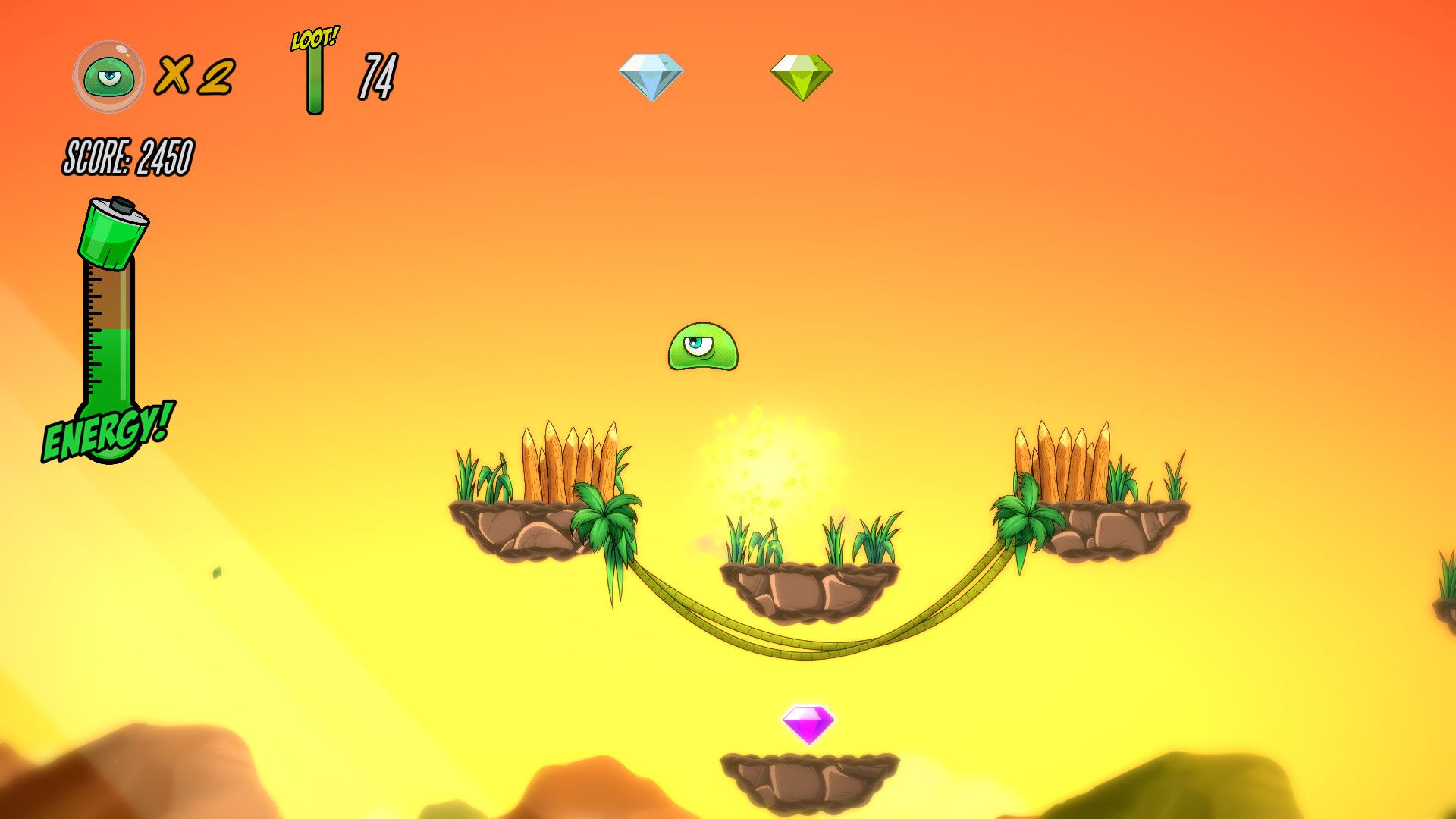Select the white diamond gem indicator

click(x=651, y=77)
